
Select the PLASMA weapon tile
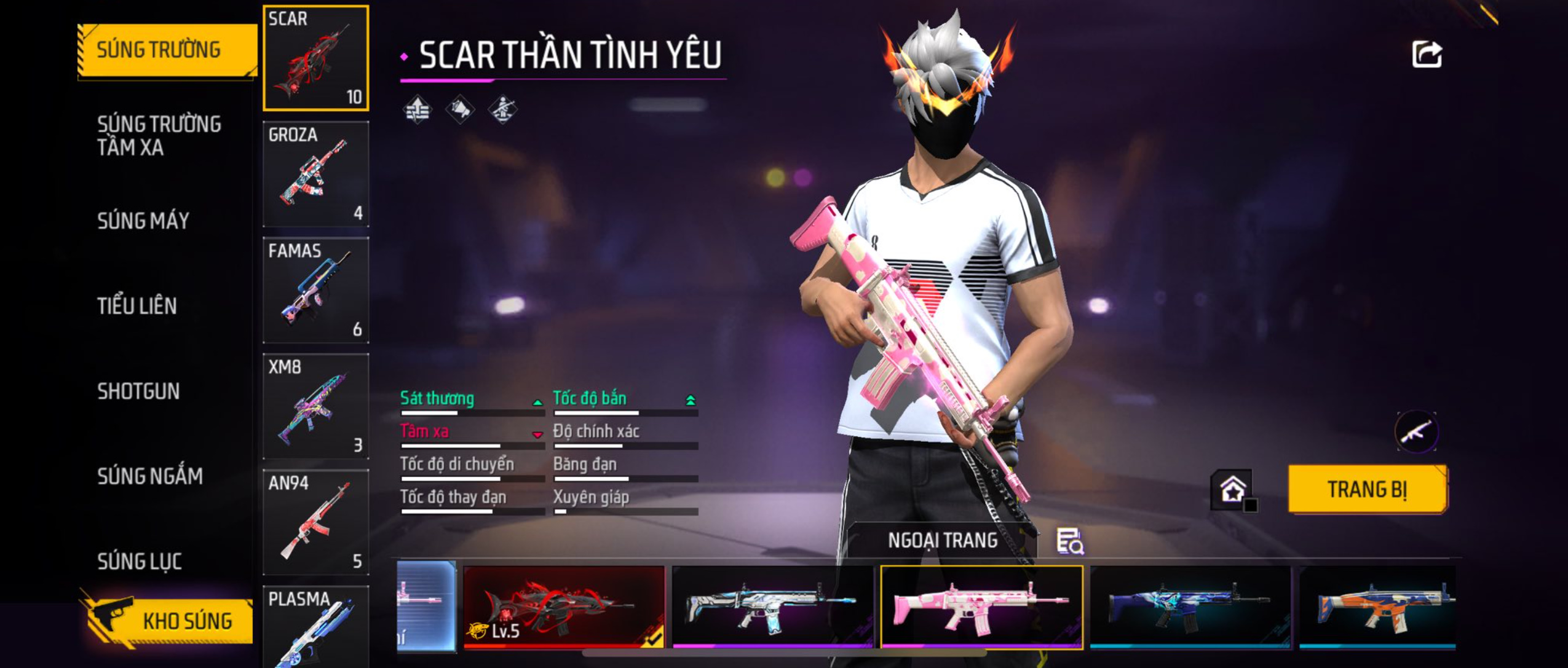[x=315, y=627]
